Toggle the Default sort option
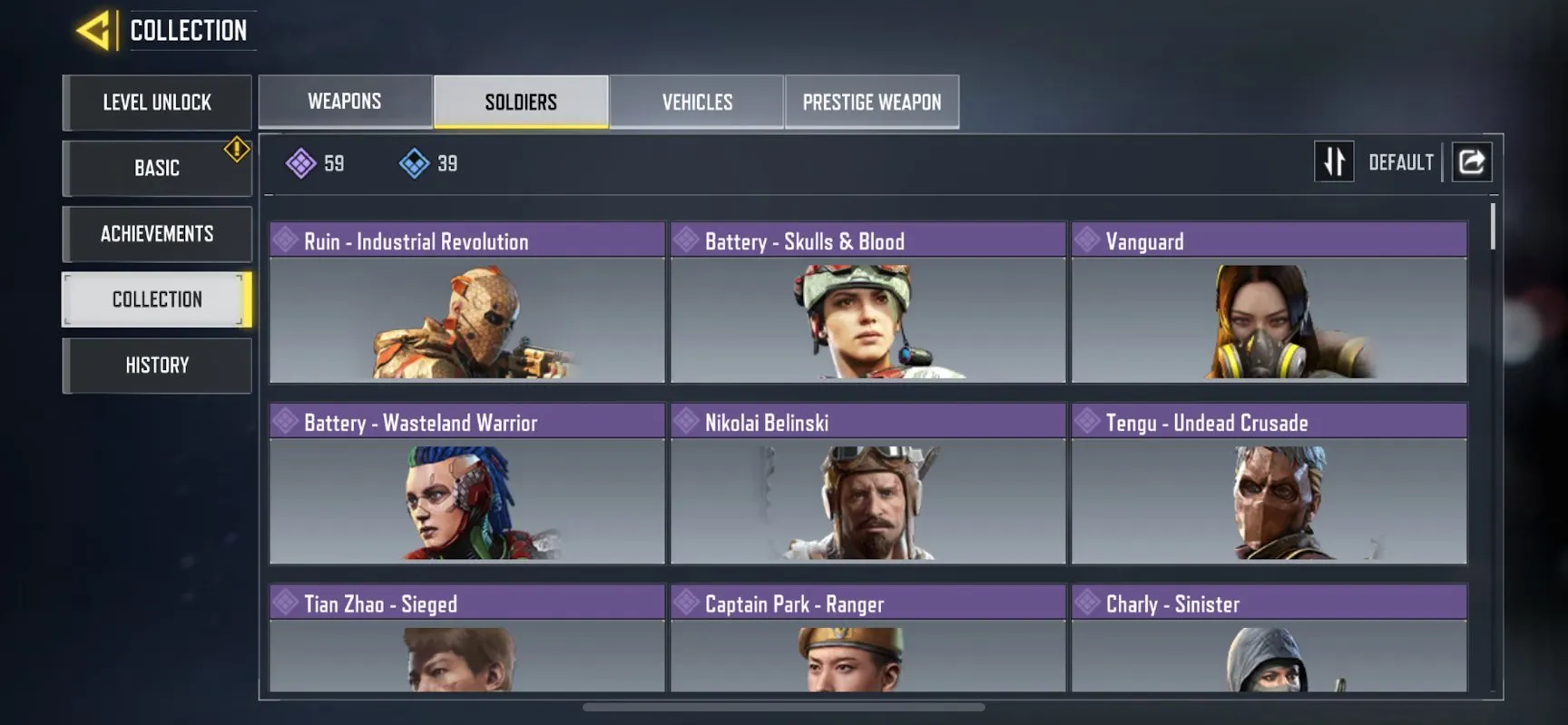The image size is (1568, 725). [x=1400, y=162]
